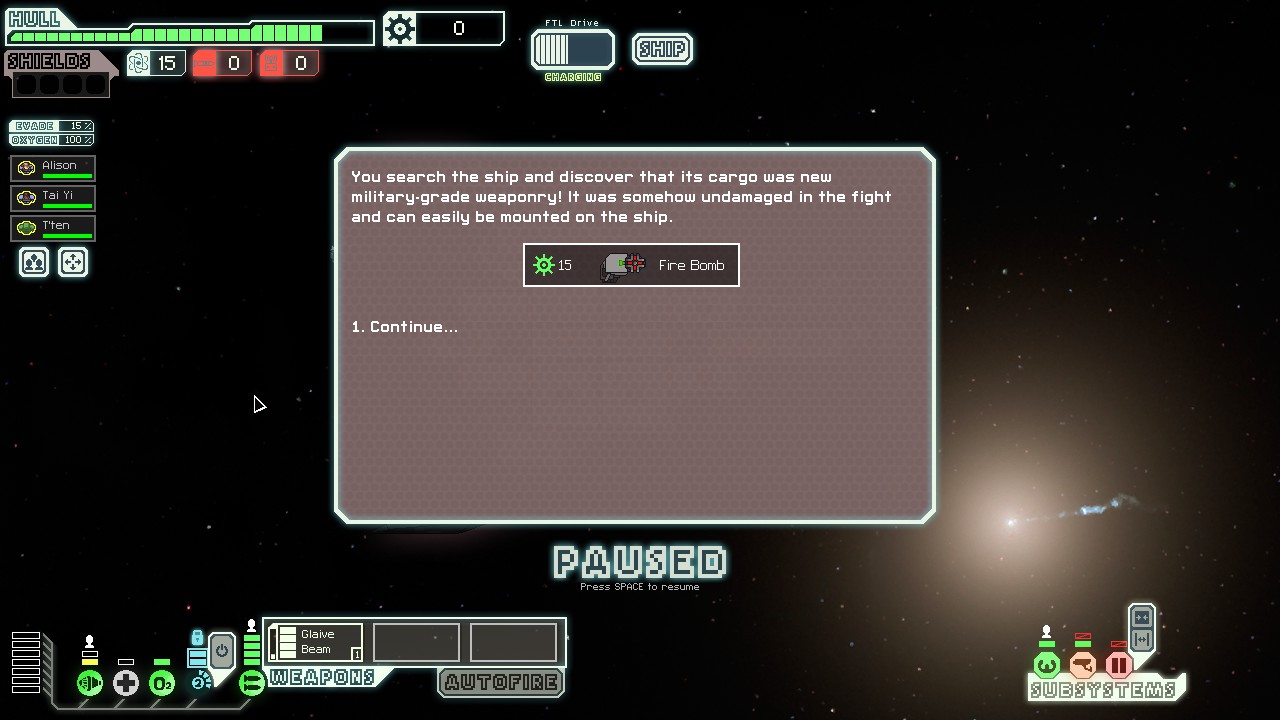Open the SHIP management screen
The height and width of the screenshot is (720, 1280).
(x=662, y=49)
